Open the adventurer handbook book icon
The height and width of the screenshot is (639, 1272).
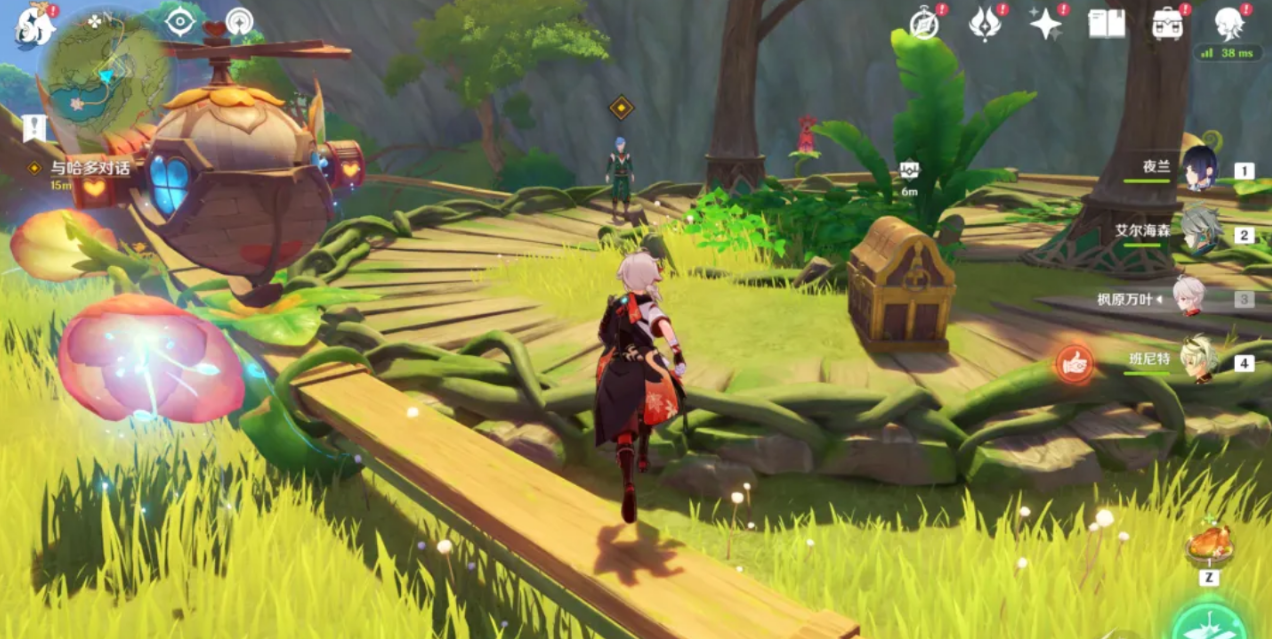1107,23
